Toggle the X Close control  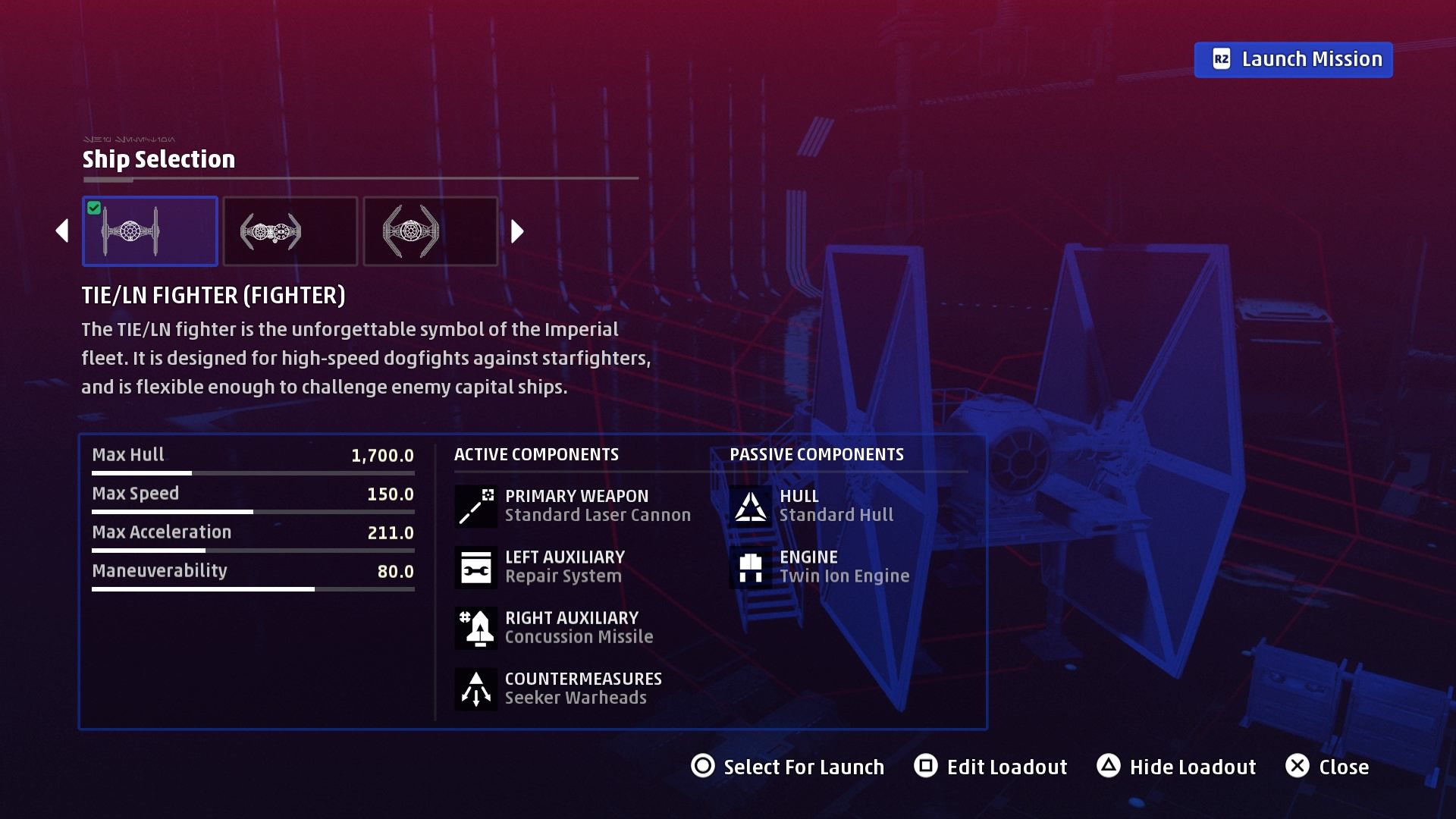click(x=1297, y=767)
